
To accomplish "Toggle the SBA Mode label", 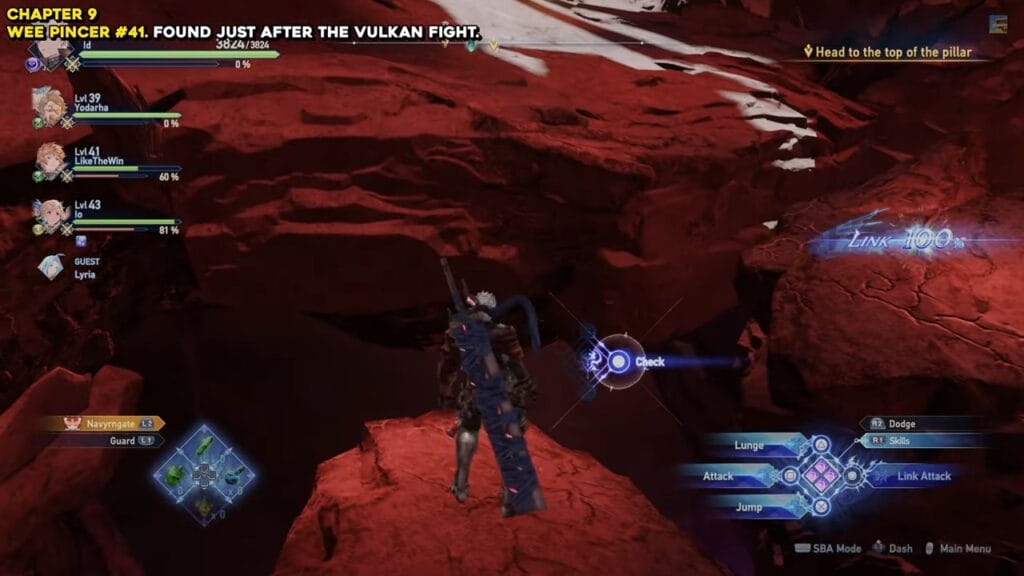I will pyautogui.click(x=829, y=548).
